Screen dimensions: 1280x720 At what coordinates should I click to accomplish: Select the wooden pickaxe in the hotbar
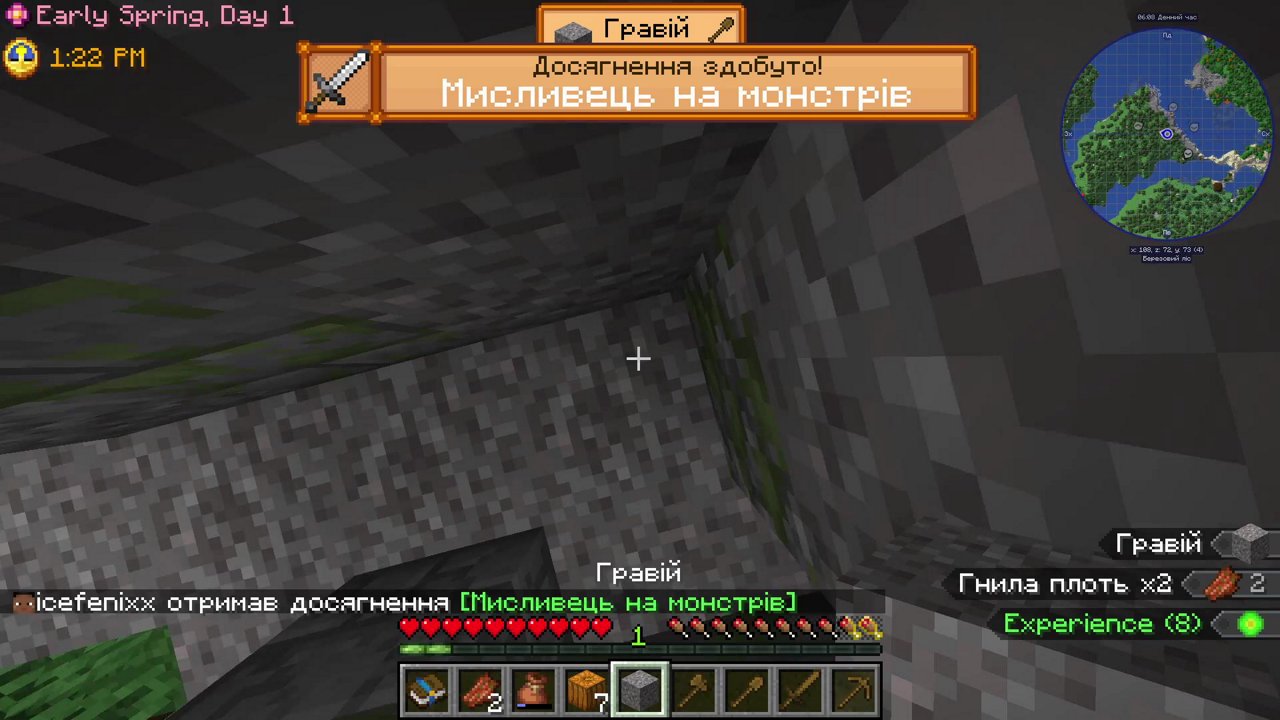(855, 688)
